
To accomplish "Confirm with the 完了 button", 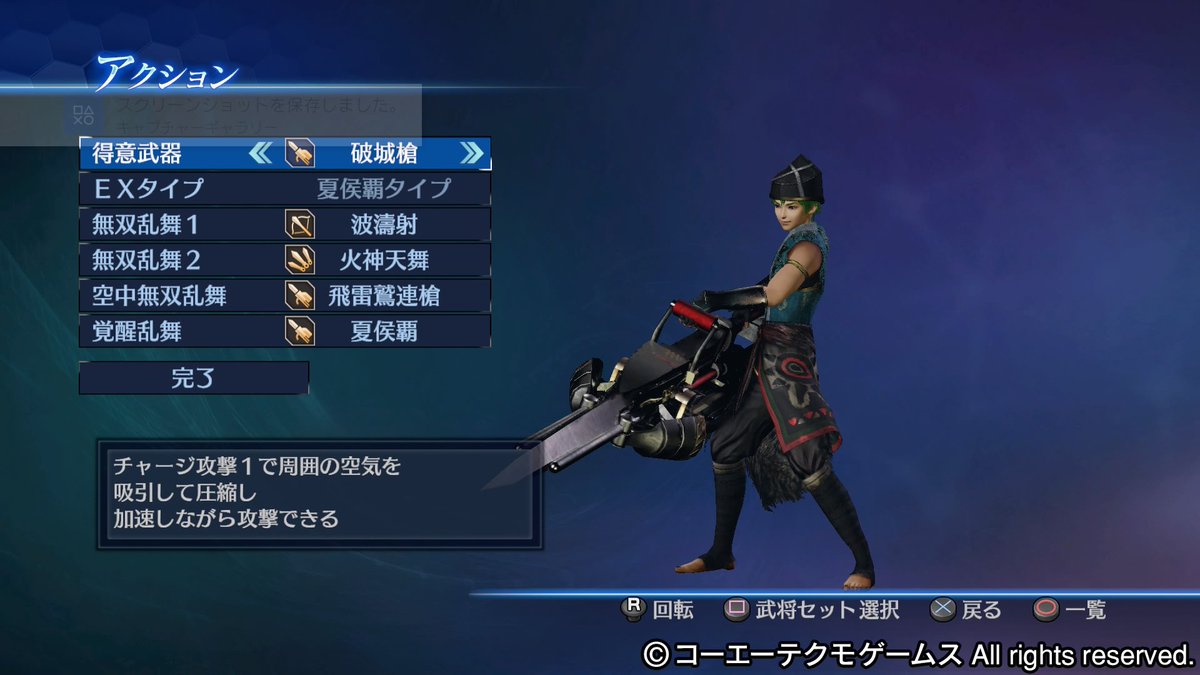I will click(x=194, y=378).
